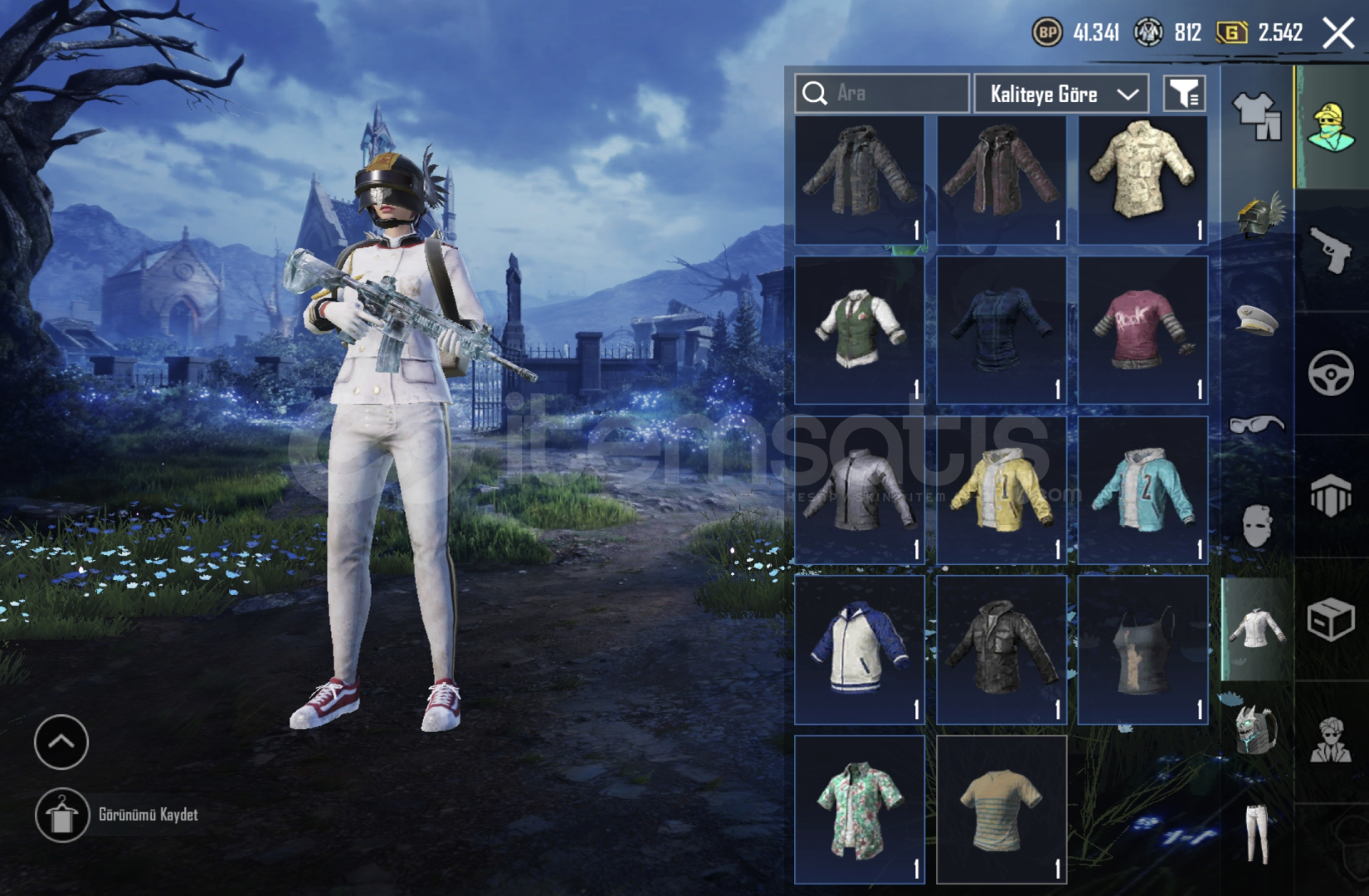The height and width of the screenshot is (896, 1369).
Task: Save look with Görünümü Kaydet
Action: pyautogui.click(x=63, y=815)
